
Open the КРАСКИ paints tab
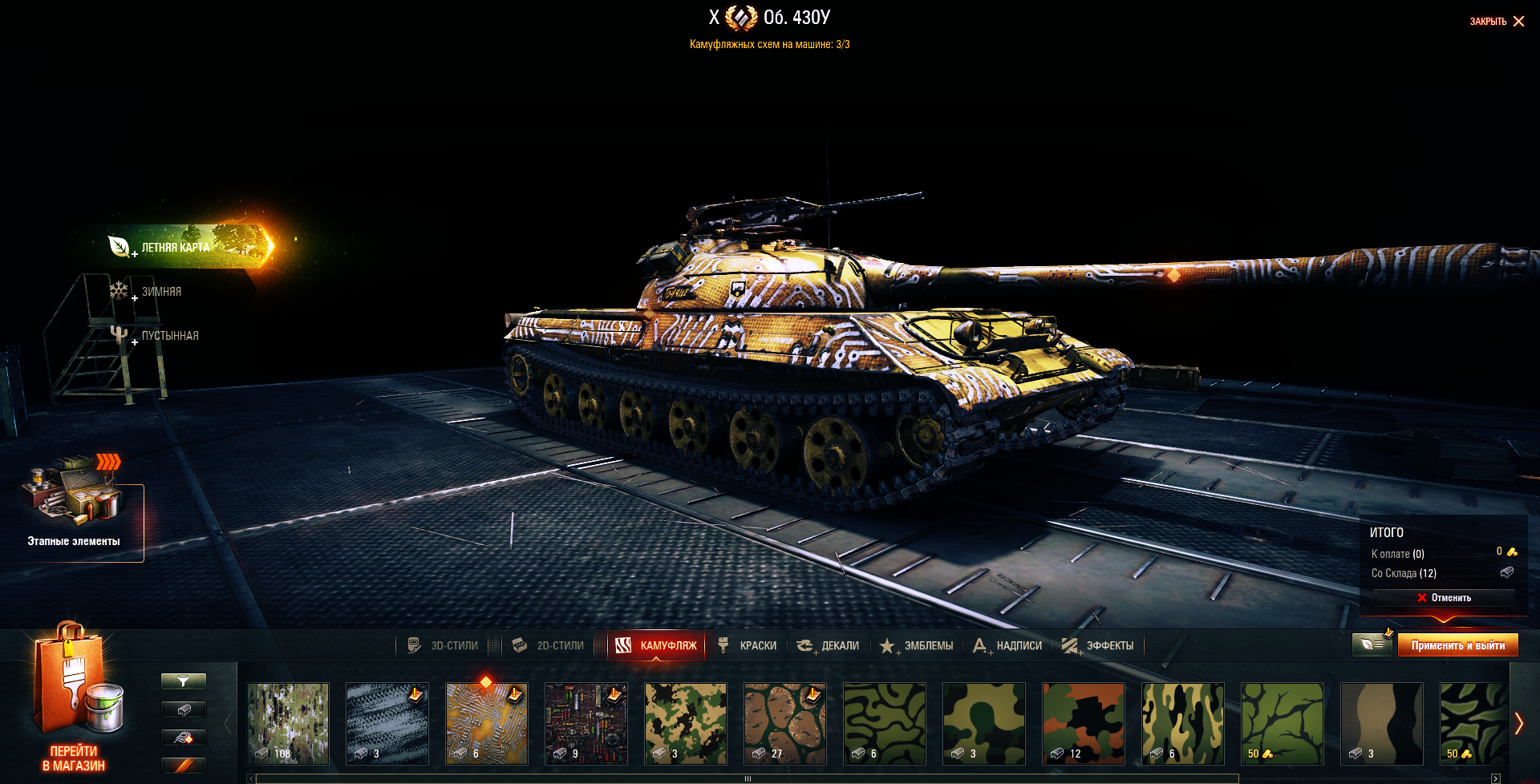(x=748, y=645)
